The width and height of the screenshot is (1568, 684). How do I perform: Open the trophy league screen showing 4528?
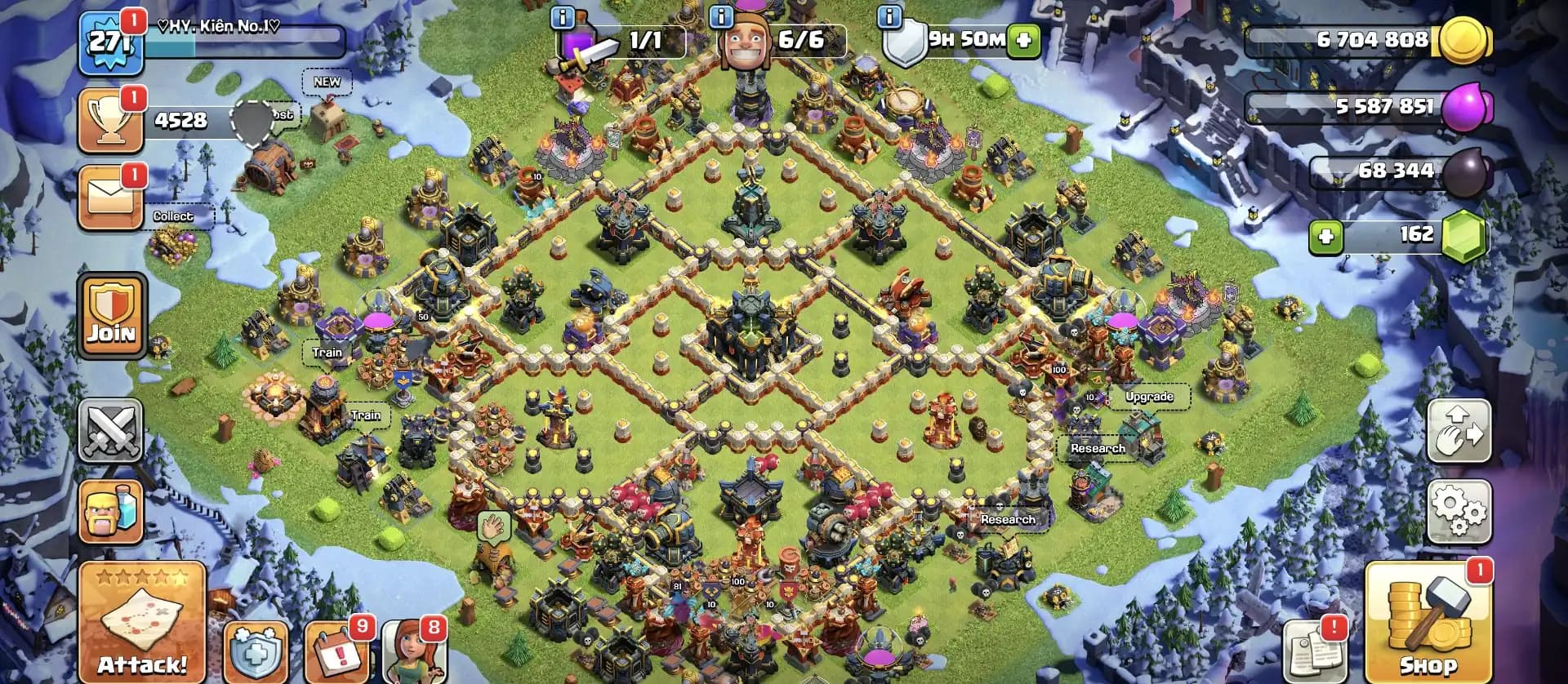tap(109, 119)
